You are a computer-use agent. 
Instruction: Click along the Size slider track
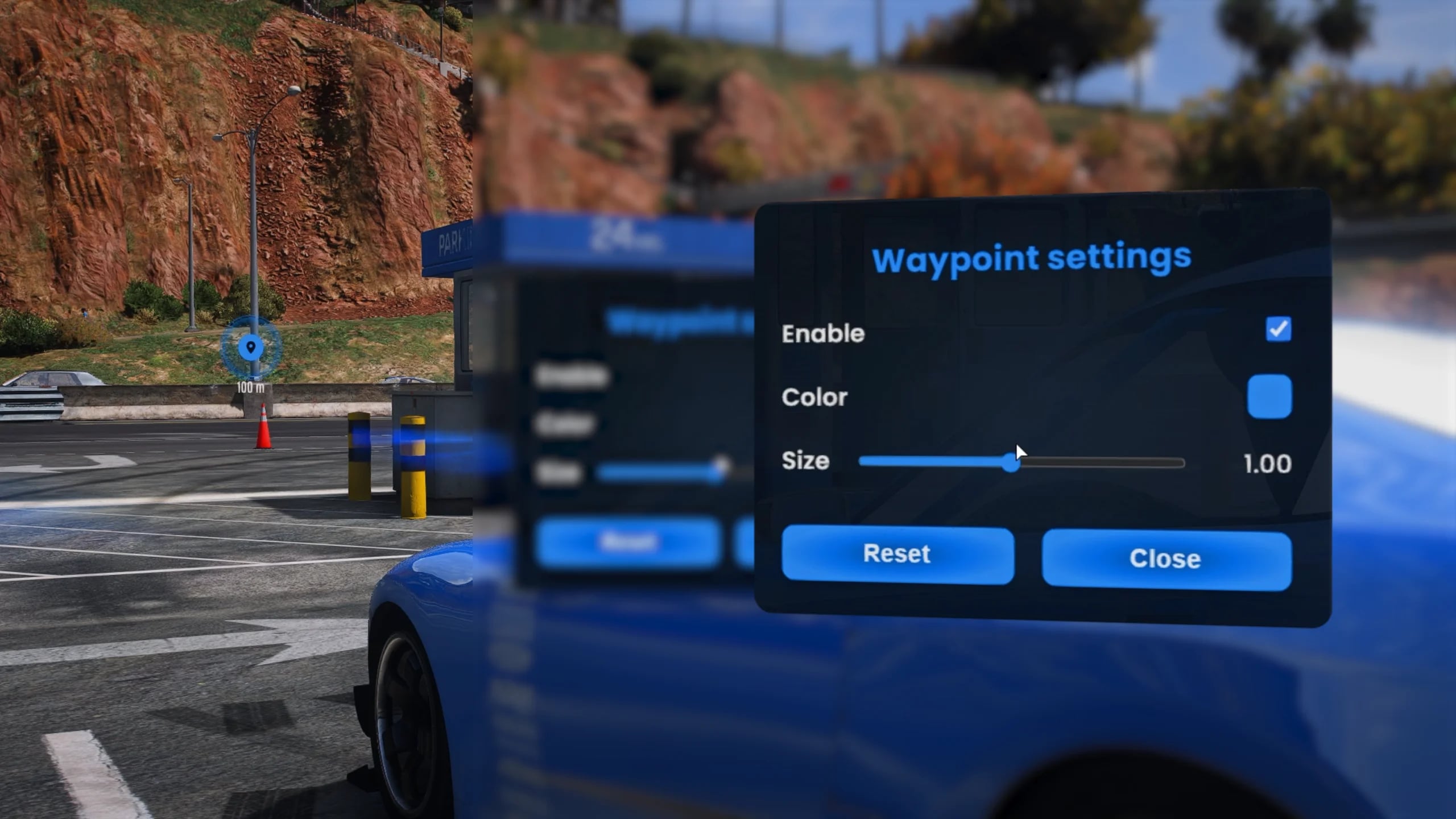(1109, 464)
